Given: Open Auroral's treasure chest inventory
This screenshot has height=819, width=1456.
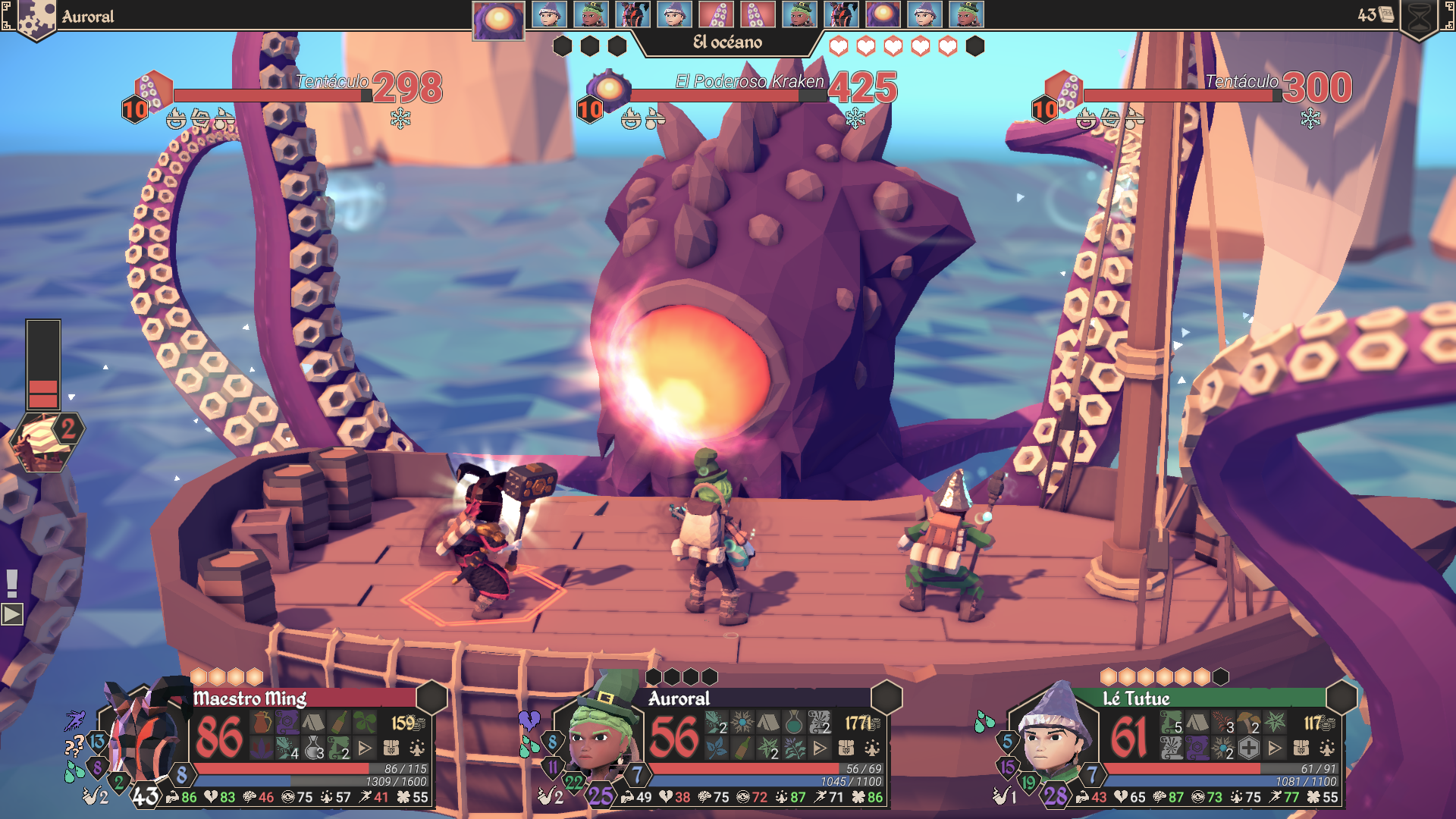Looking at the screenshot, I should coord(846,748).
